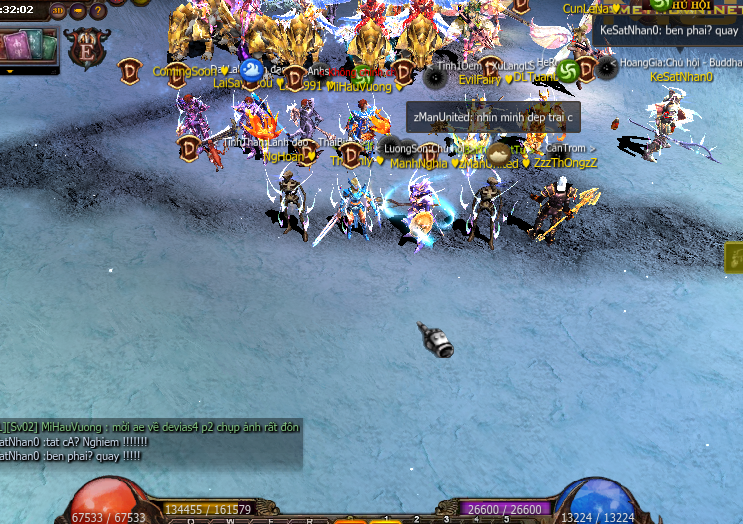Click the round button between 3D and help

pos(78,12)
